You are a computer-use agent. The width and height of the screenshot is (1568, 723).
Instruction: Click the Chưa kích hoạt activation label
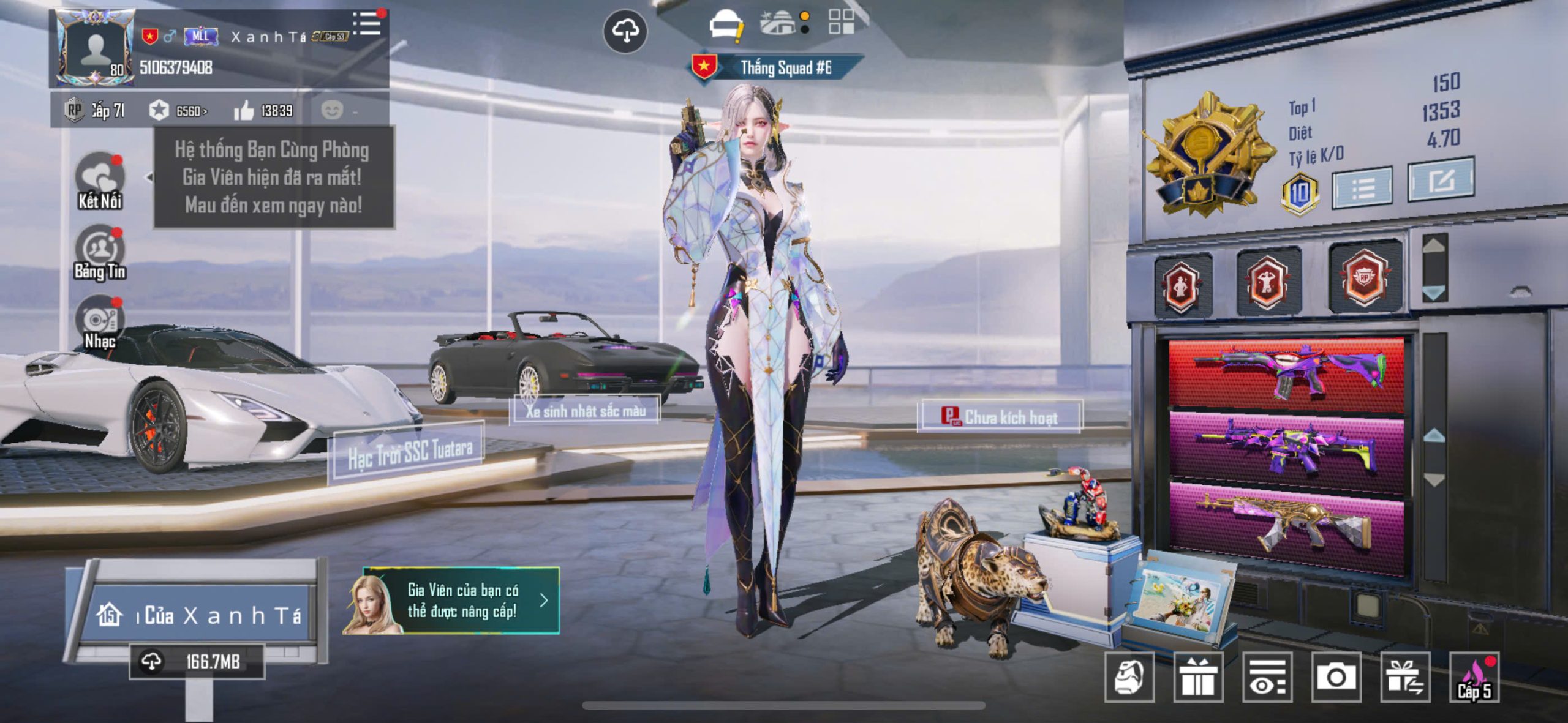coord(1000,418)
